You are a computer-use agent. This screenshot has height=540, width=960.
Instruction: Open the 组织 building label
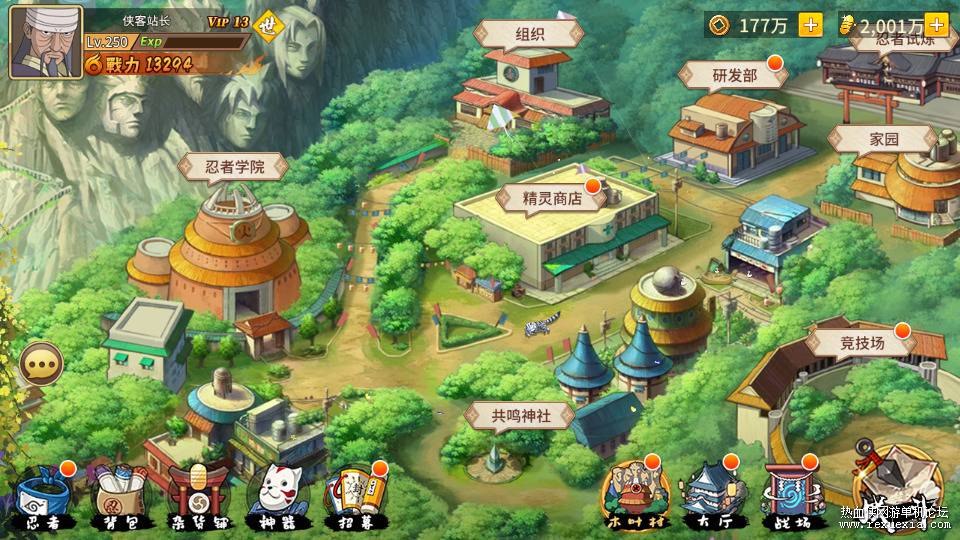pyautogui.click(x=529, y=33)
